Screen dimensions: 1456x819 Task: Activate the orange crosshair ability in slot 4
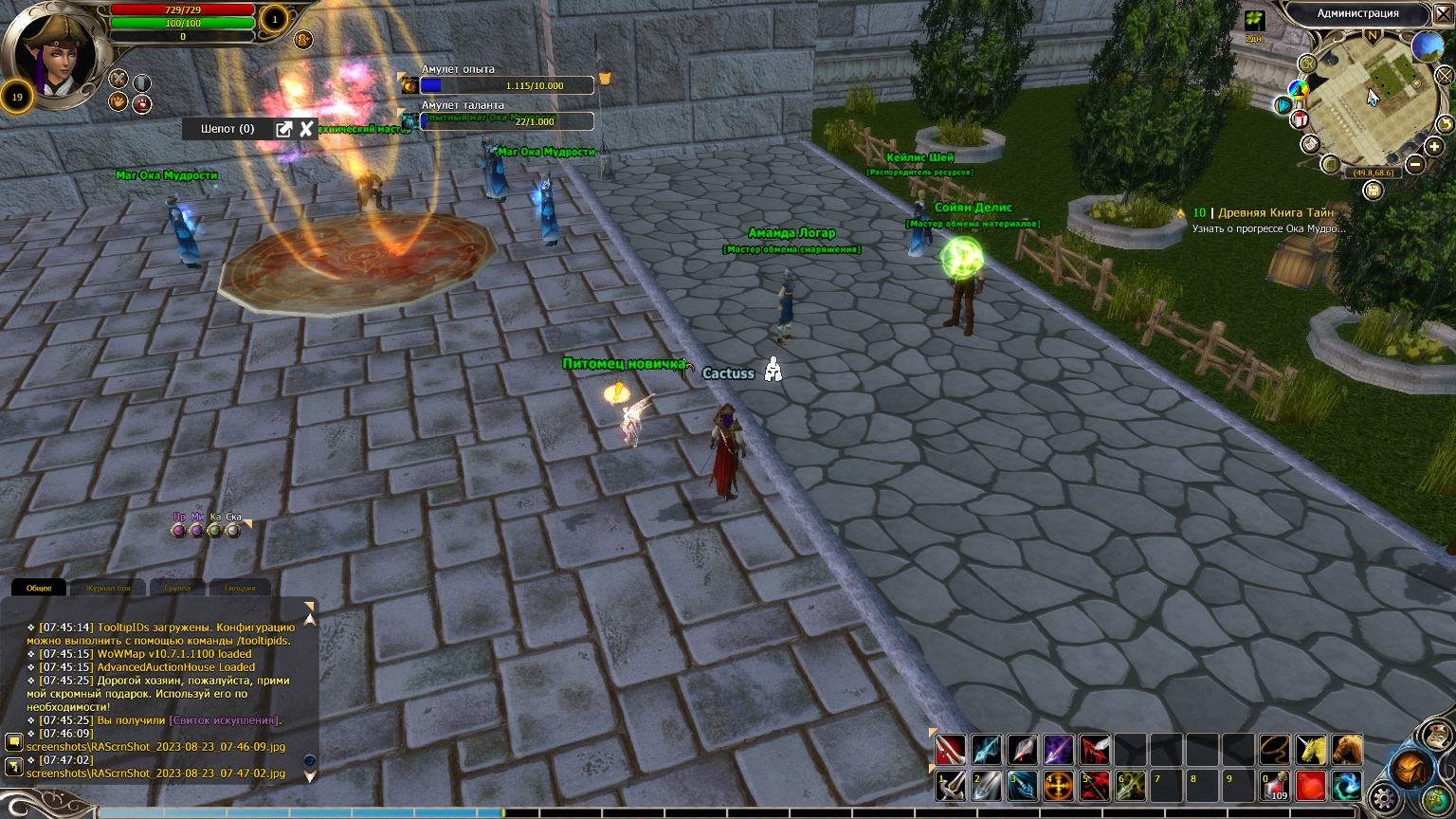coord(1059,786)
